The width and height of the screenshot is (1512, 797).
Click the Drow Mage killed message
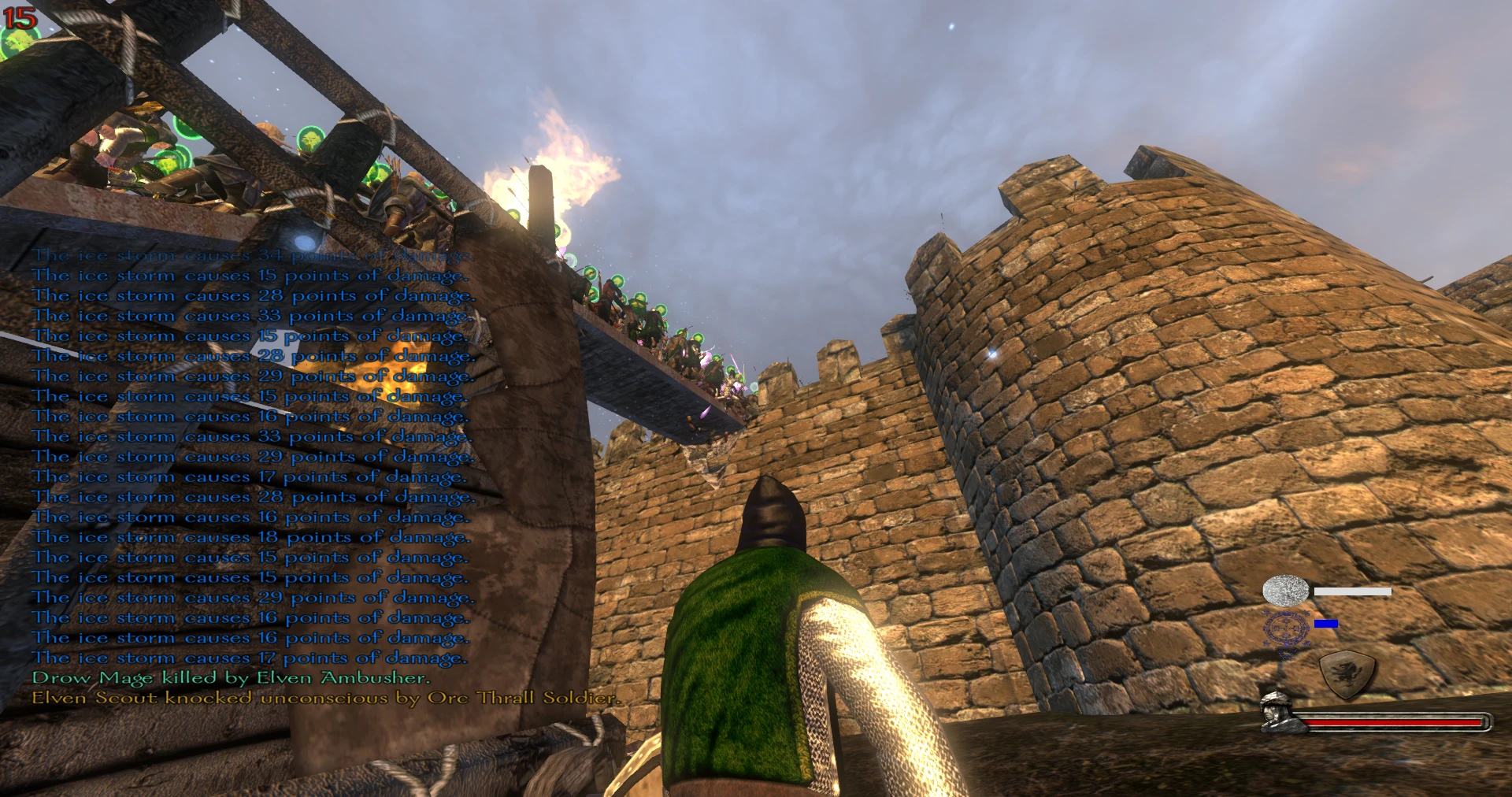[231, 678]
